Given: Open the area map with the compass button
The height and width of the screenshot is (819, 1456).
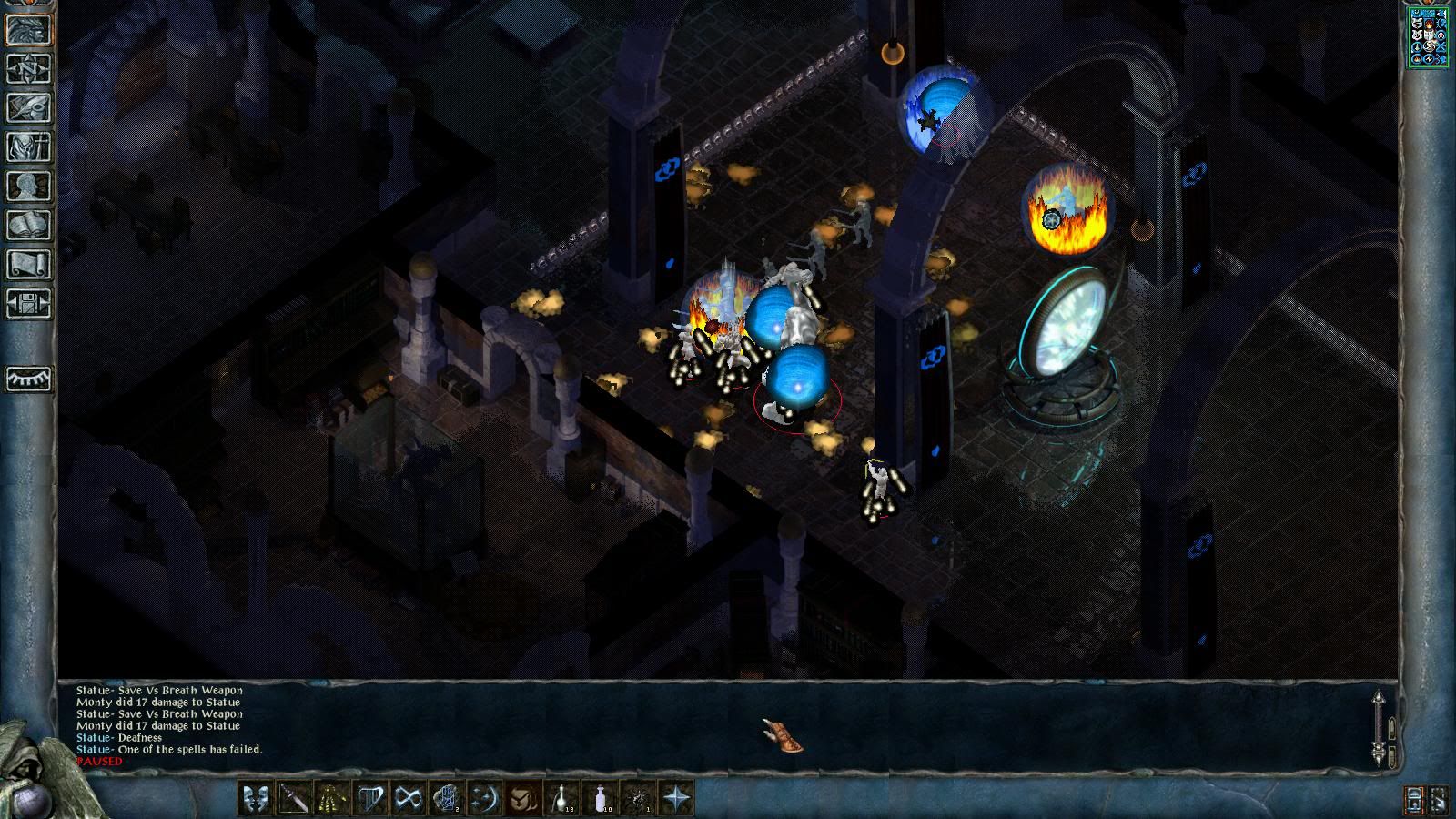Looking at the screenshot, I should click(29, 68).
